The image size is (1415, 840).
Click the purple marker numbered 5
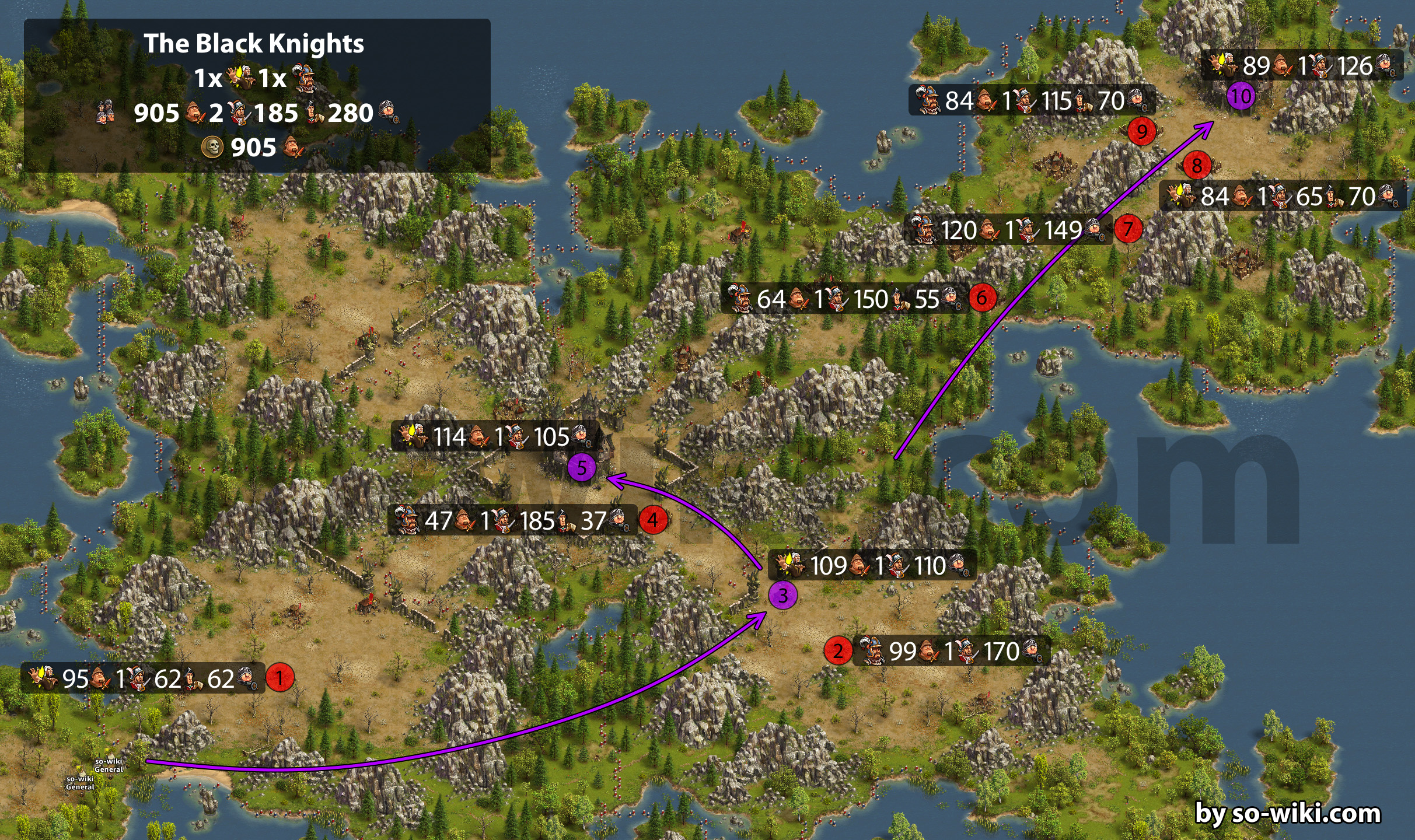pyautogui.click(x=581, y=467)
